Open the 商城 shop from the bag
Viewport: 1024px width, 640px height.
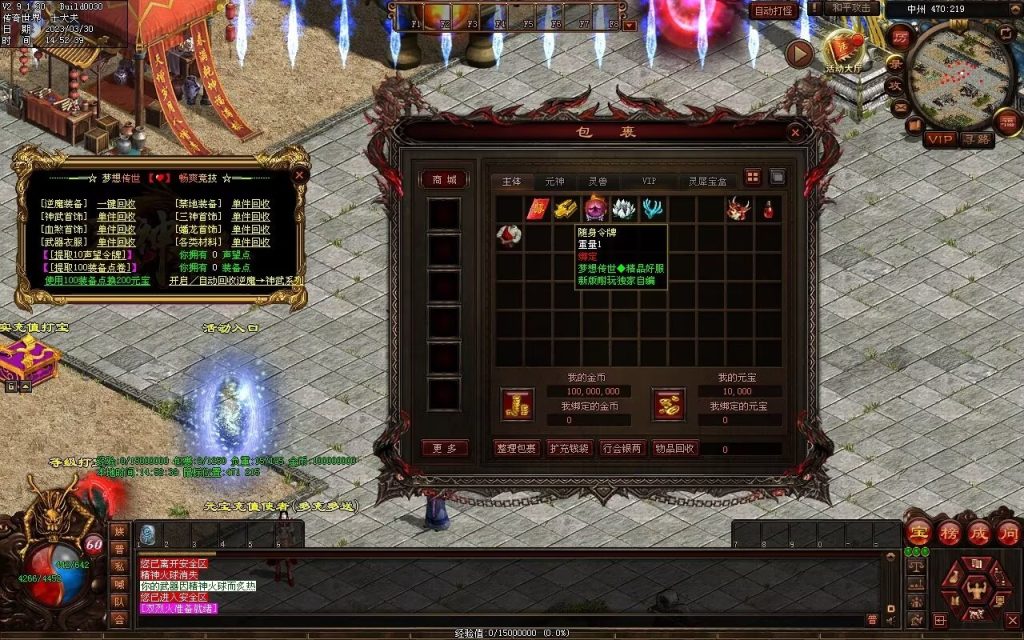point(444,180)
